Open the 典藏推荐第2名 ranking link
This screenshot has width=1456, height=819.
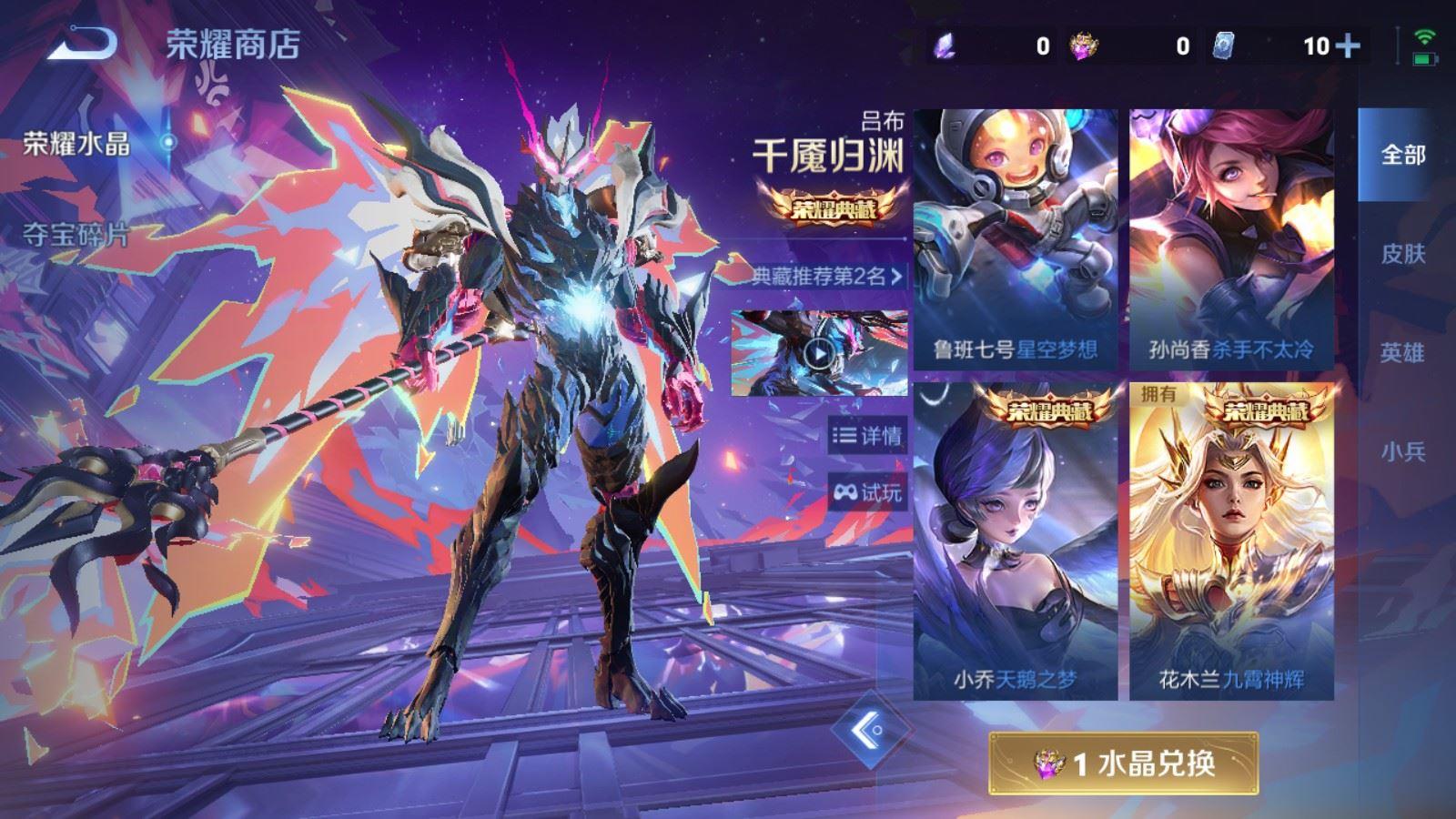tap(826, 276)
